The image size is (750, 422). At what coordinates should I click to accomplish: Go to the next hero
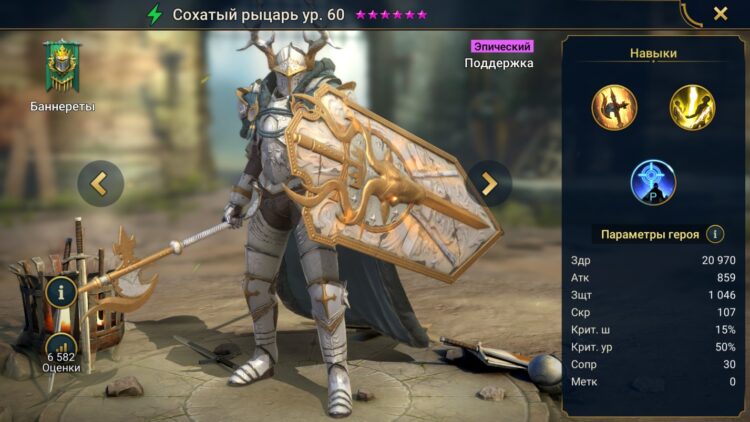489,183
